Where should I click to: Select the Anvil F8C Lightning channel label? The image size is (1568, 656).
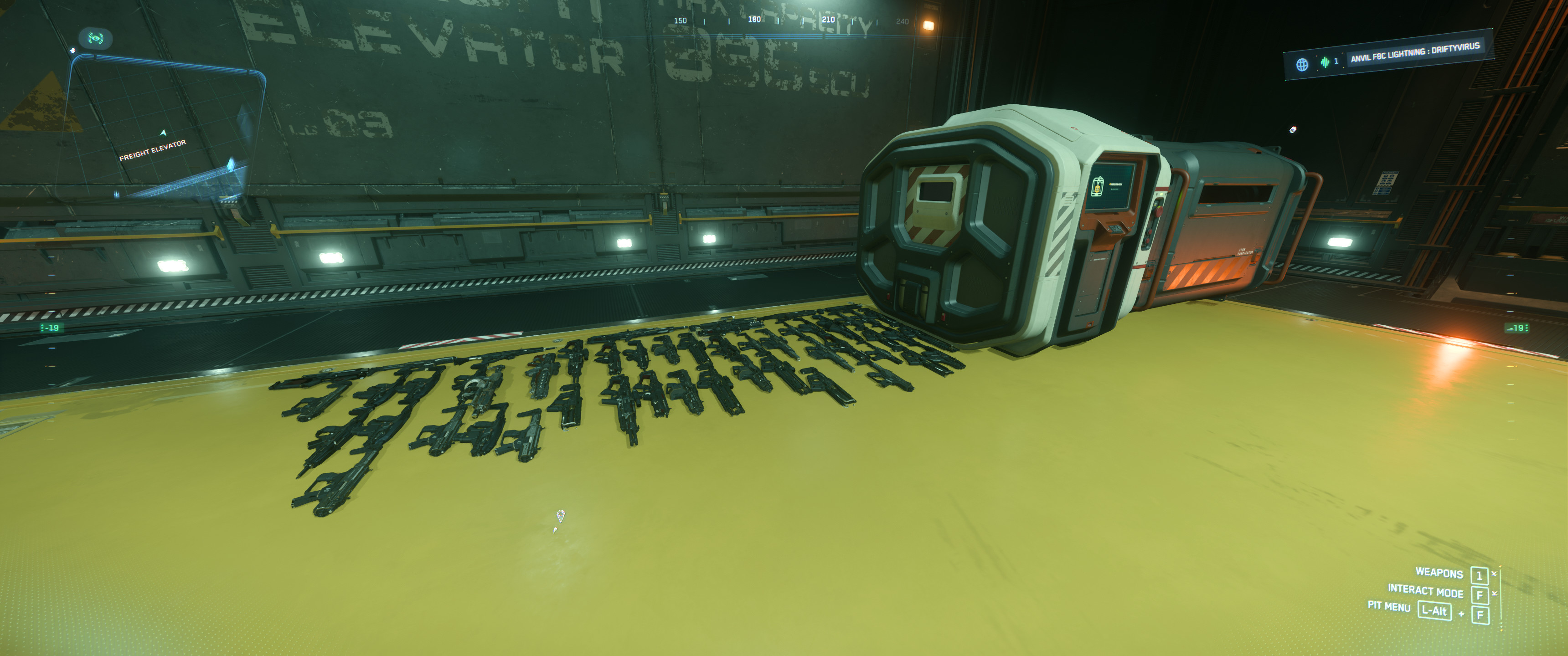[1414, 52]
